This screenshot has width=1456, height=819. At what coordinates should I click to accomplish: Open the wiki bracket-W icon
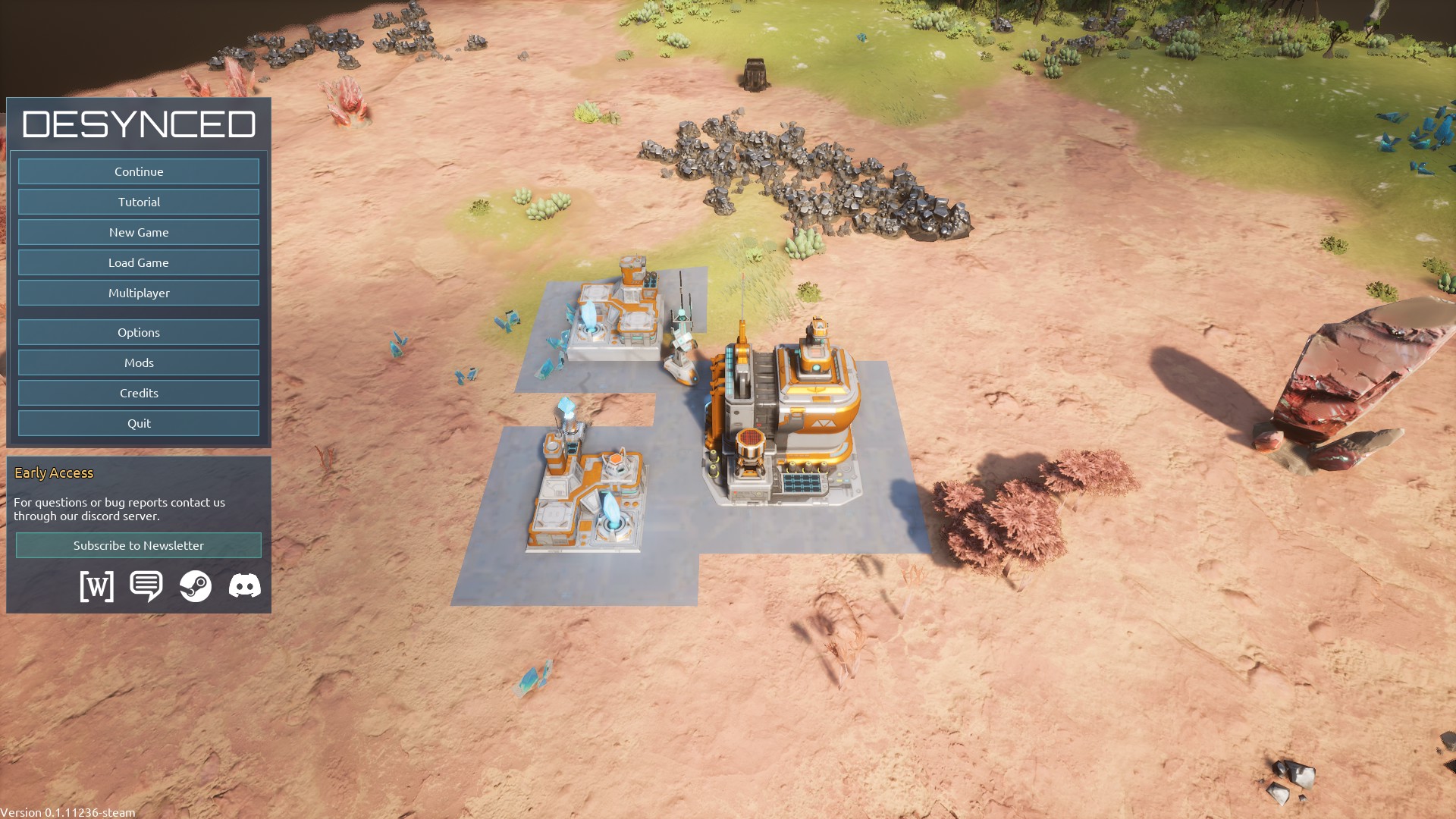pyautogui.click(x=97, y=586)
